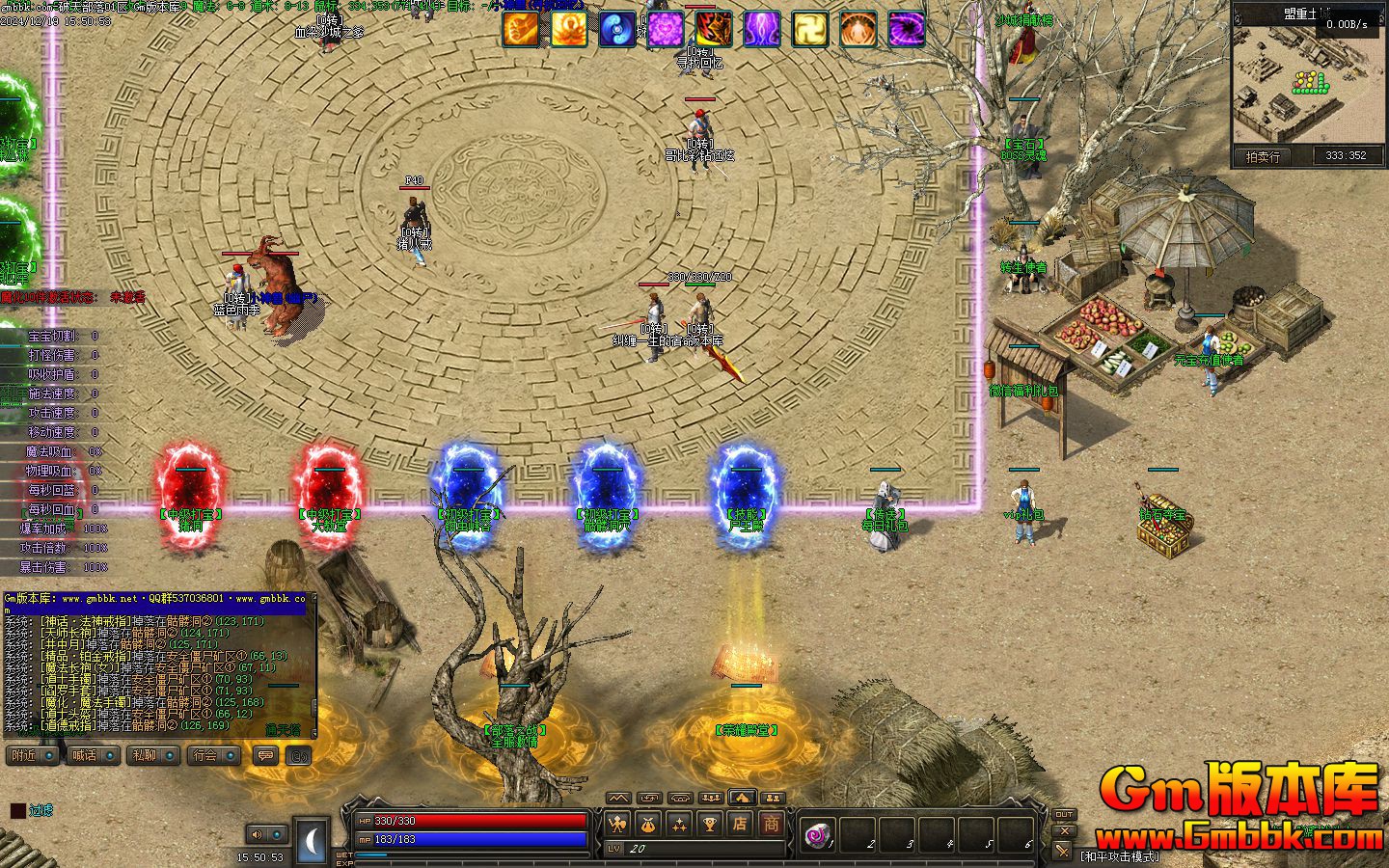
Task: Cast the purple lightning figure skill
Action: point(762,29)
